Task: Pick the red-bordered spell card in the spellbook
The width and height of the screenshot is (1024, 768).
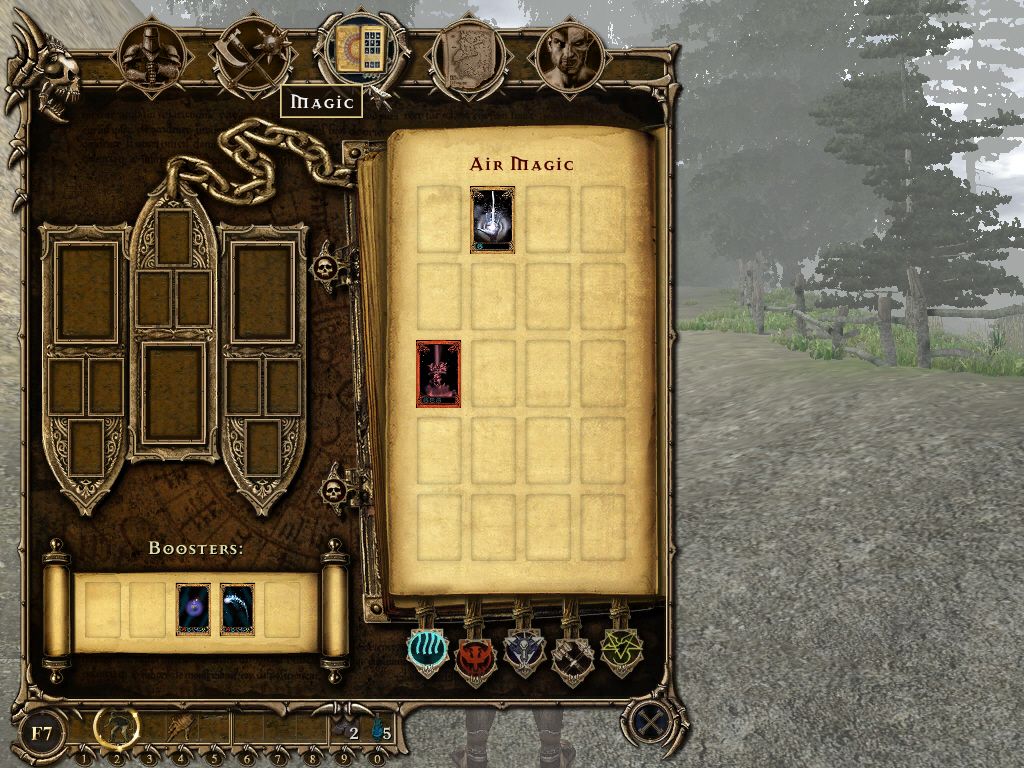Action: click(x=438, y=374)
